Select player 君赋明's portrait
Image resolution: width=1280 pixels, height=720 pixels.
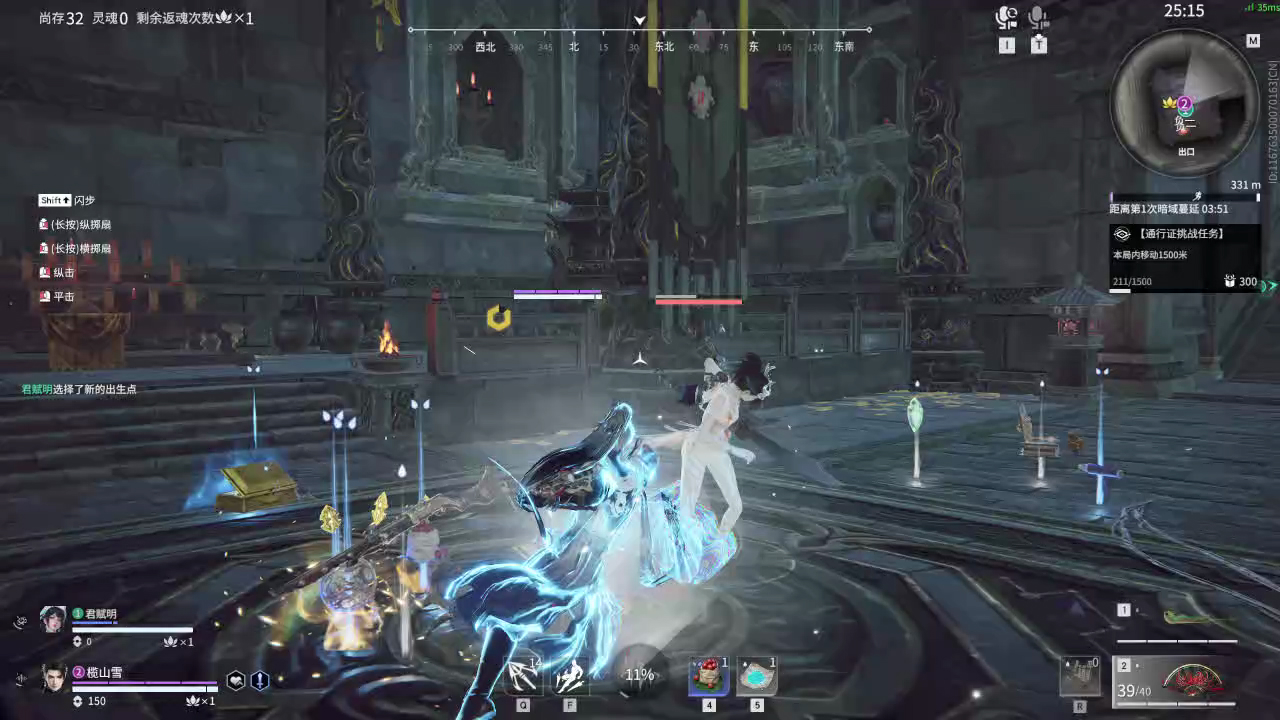[x=55, y=618]
